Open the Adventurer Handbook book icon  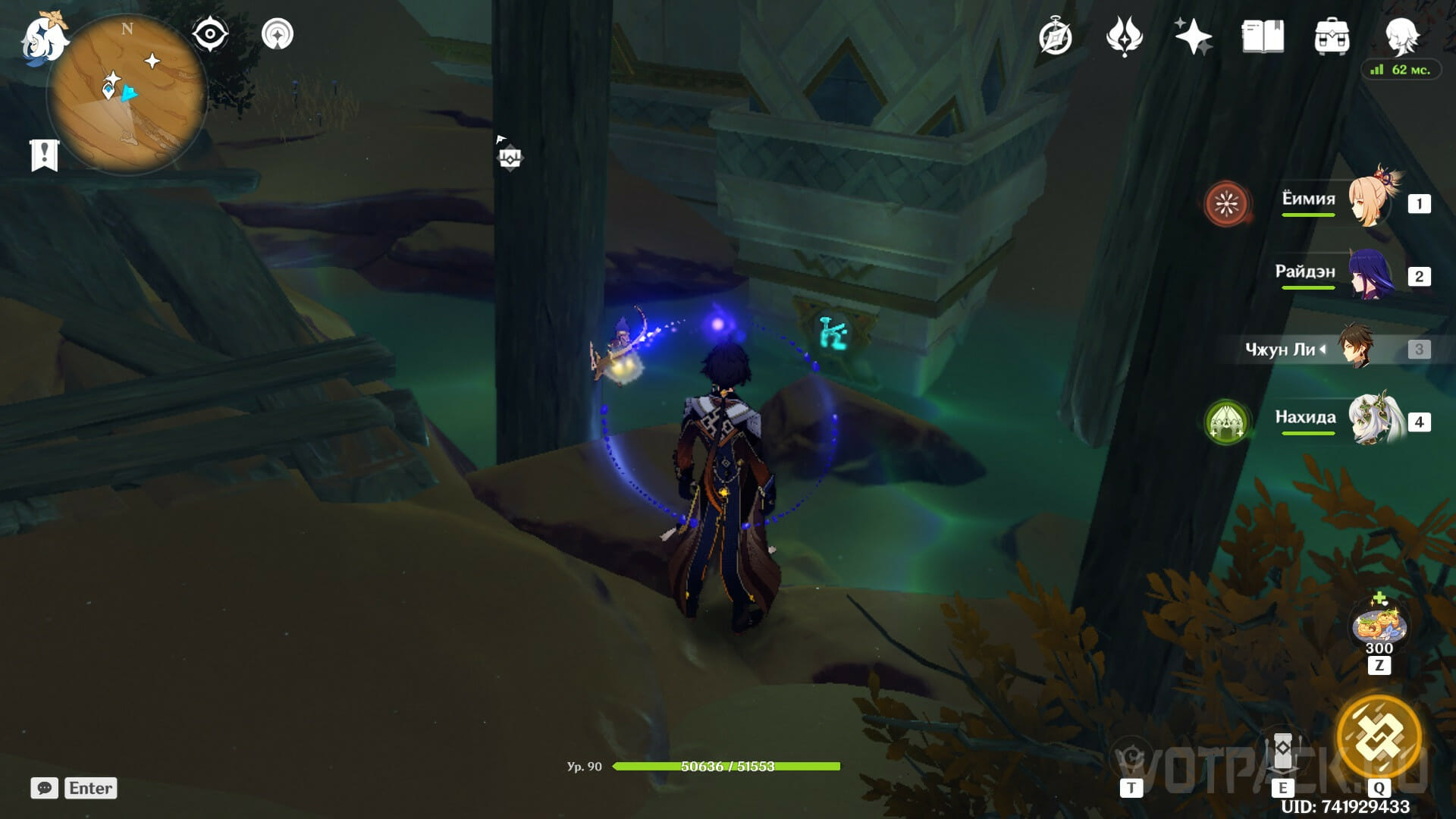[x=1263, y=36]
